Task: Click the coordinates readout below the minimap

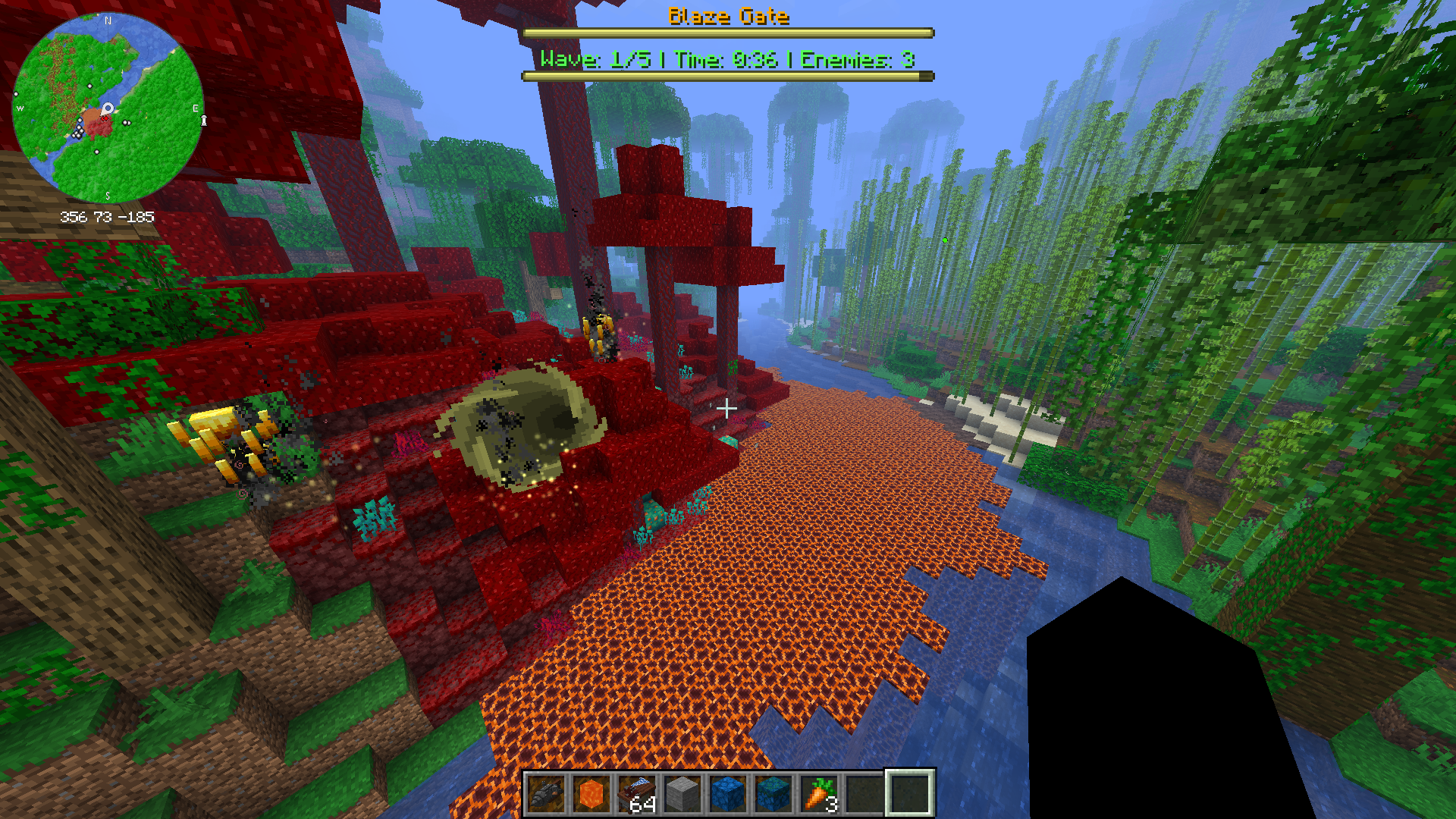Action: coord(108,216)
